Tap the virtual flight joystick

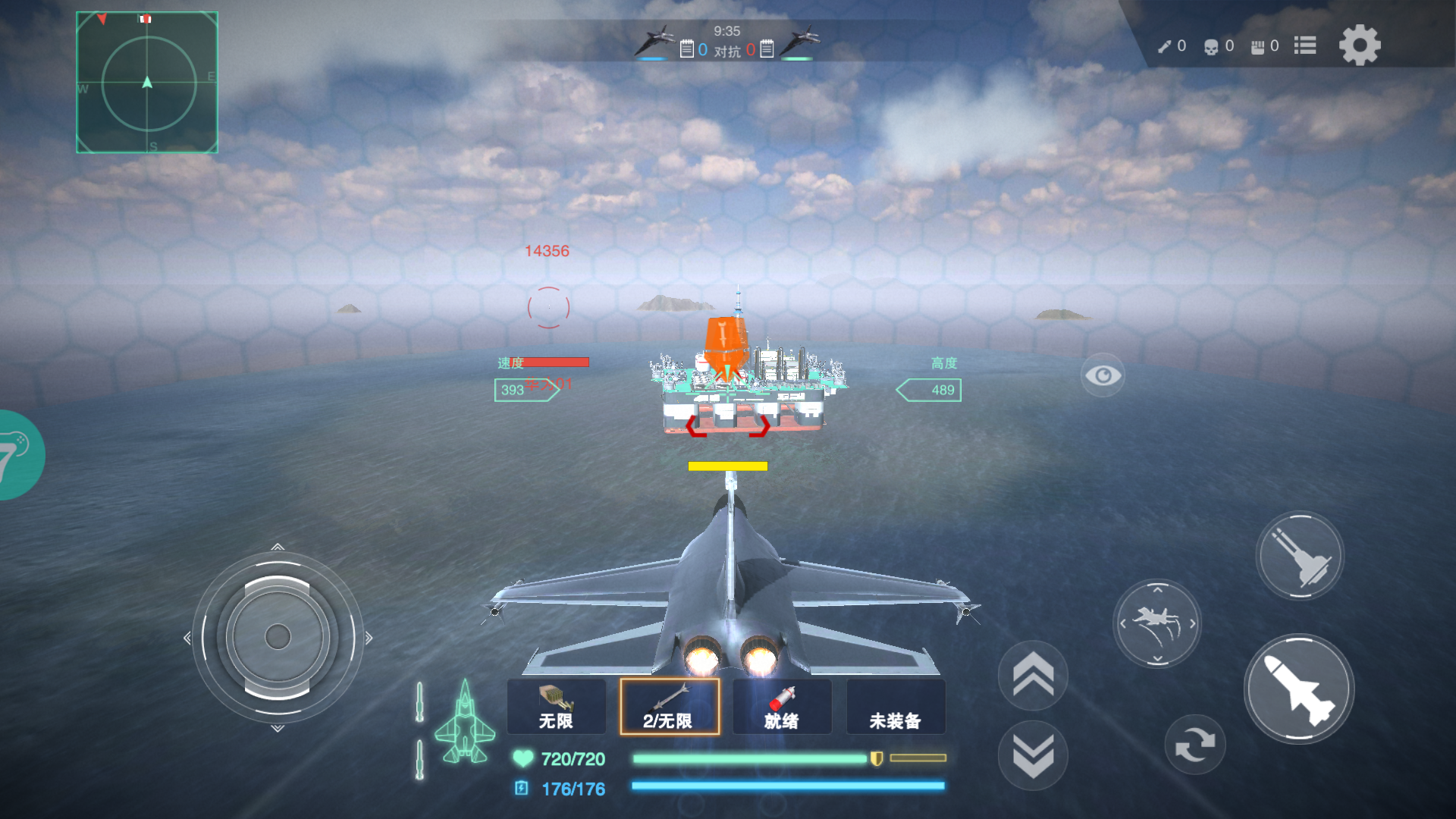point(278,637)
